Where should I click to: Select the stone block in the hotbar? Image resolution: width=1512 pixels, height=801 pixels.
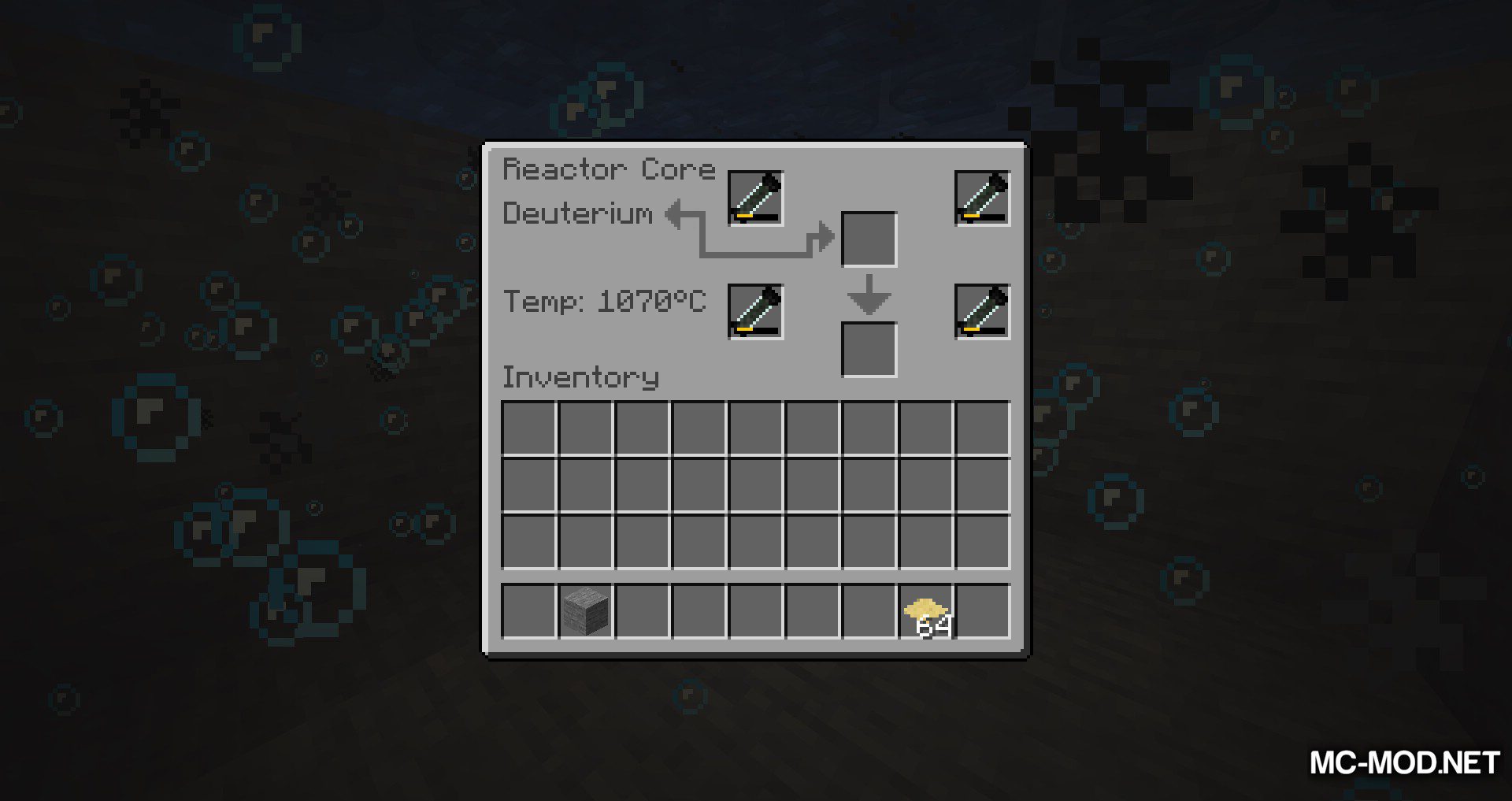tap(585, 611)
